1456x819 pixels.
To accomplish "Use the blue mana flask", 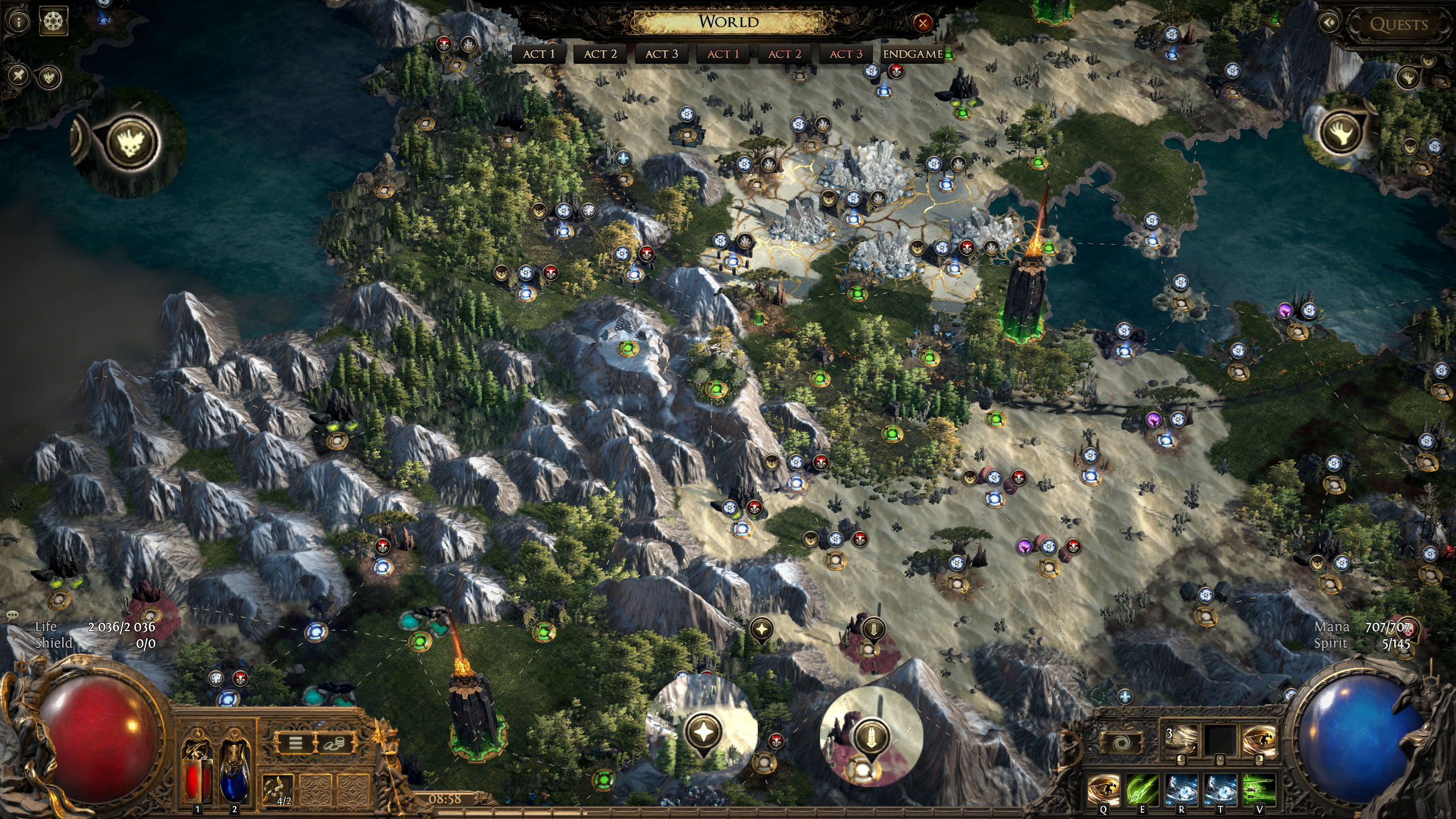I will pyautogui.click(x=234, y=770).
